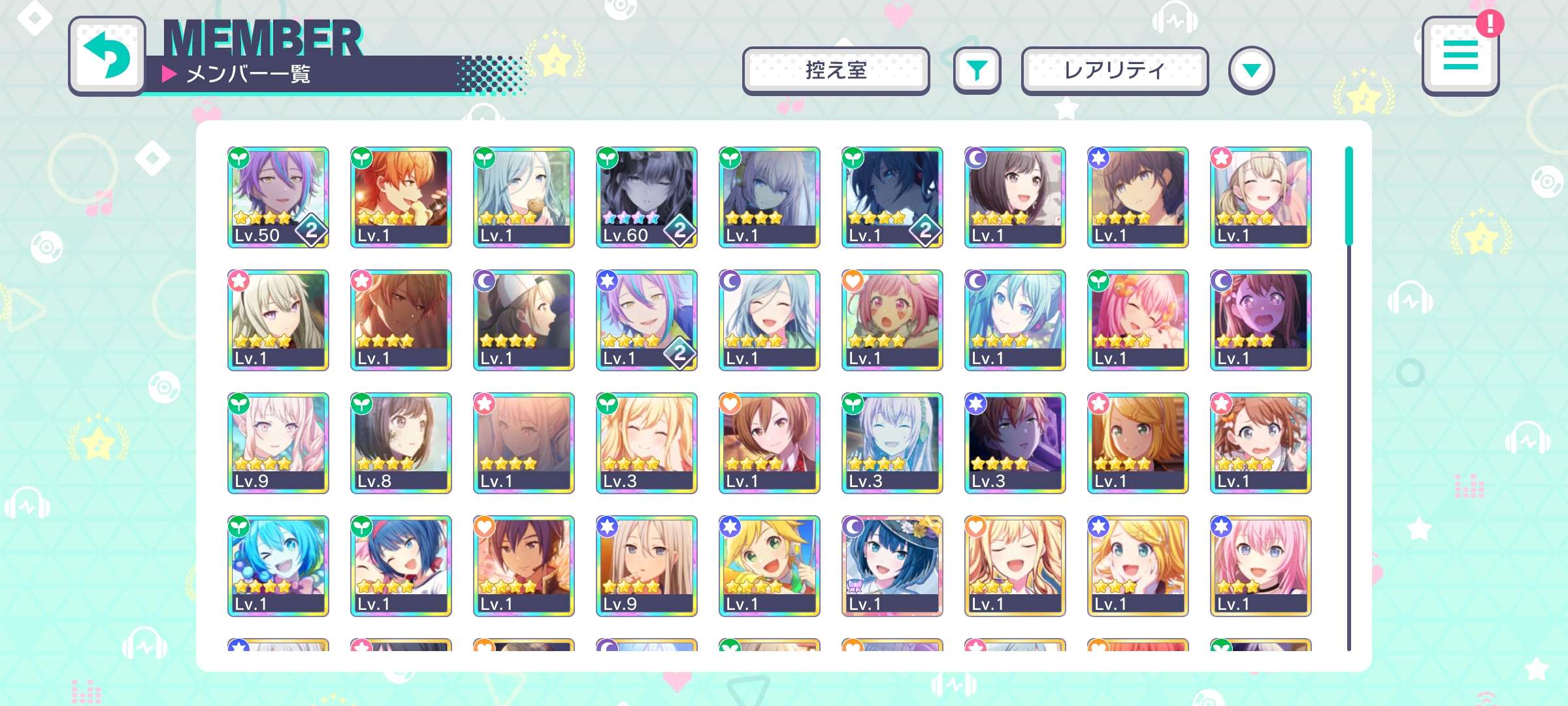
Task: Select the Lv.50 purple-haired member card
Action: coord(278,197)
